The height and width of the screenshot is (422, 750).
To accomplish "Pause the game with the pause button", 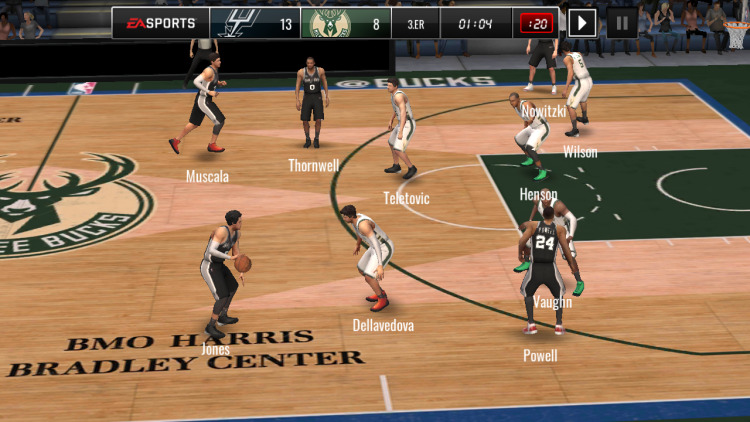I will point(622,23).
